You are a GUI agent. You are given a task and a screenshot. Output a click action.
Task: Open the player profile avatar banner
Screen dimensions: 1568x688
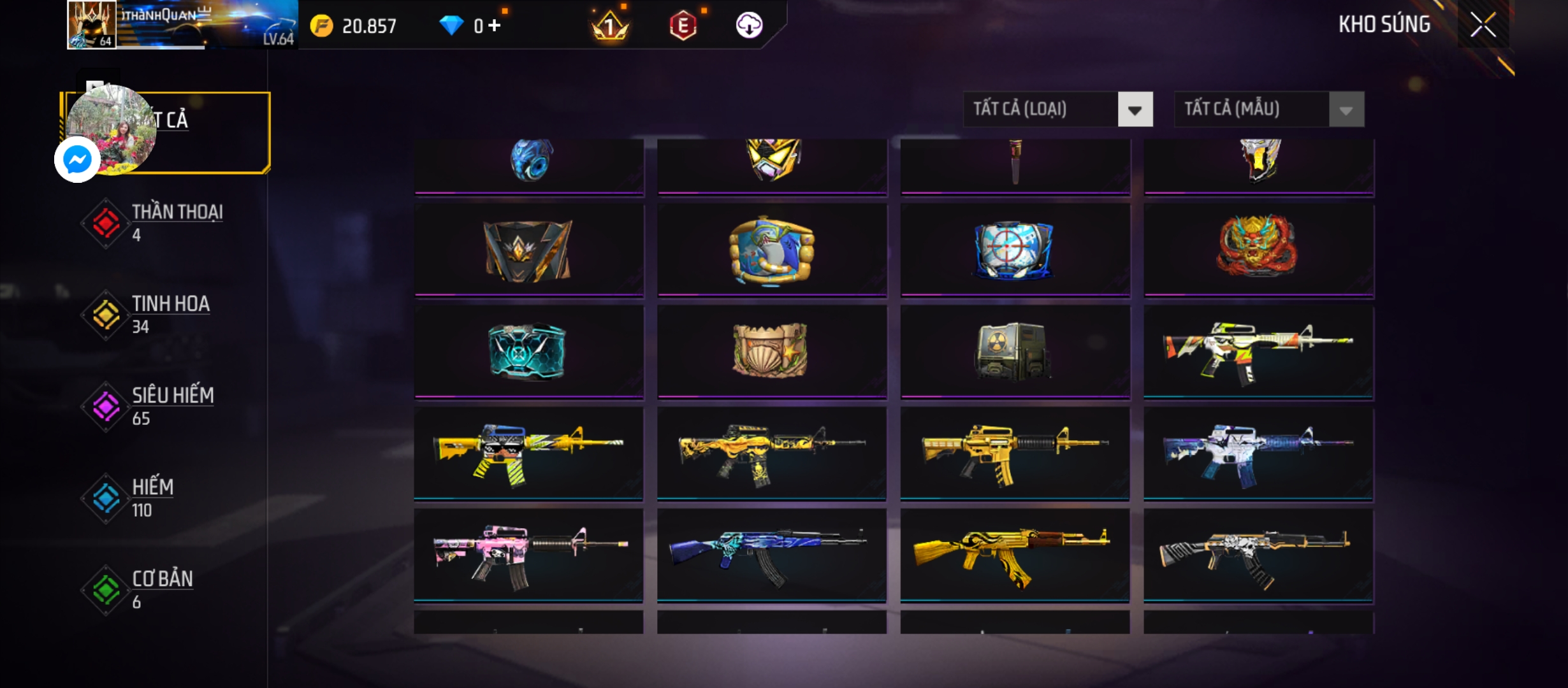(x=182, y=25)
